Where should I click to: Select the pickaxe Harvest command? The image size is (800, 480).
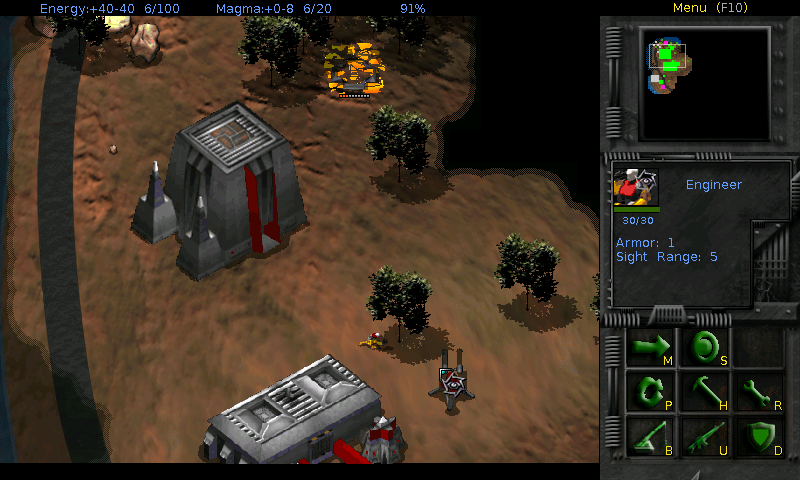(x=704, y=392)
